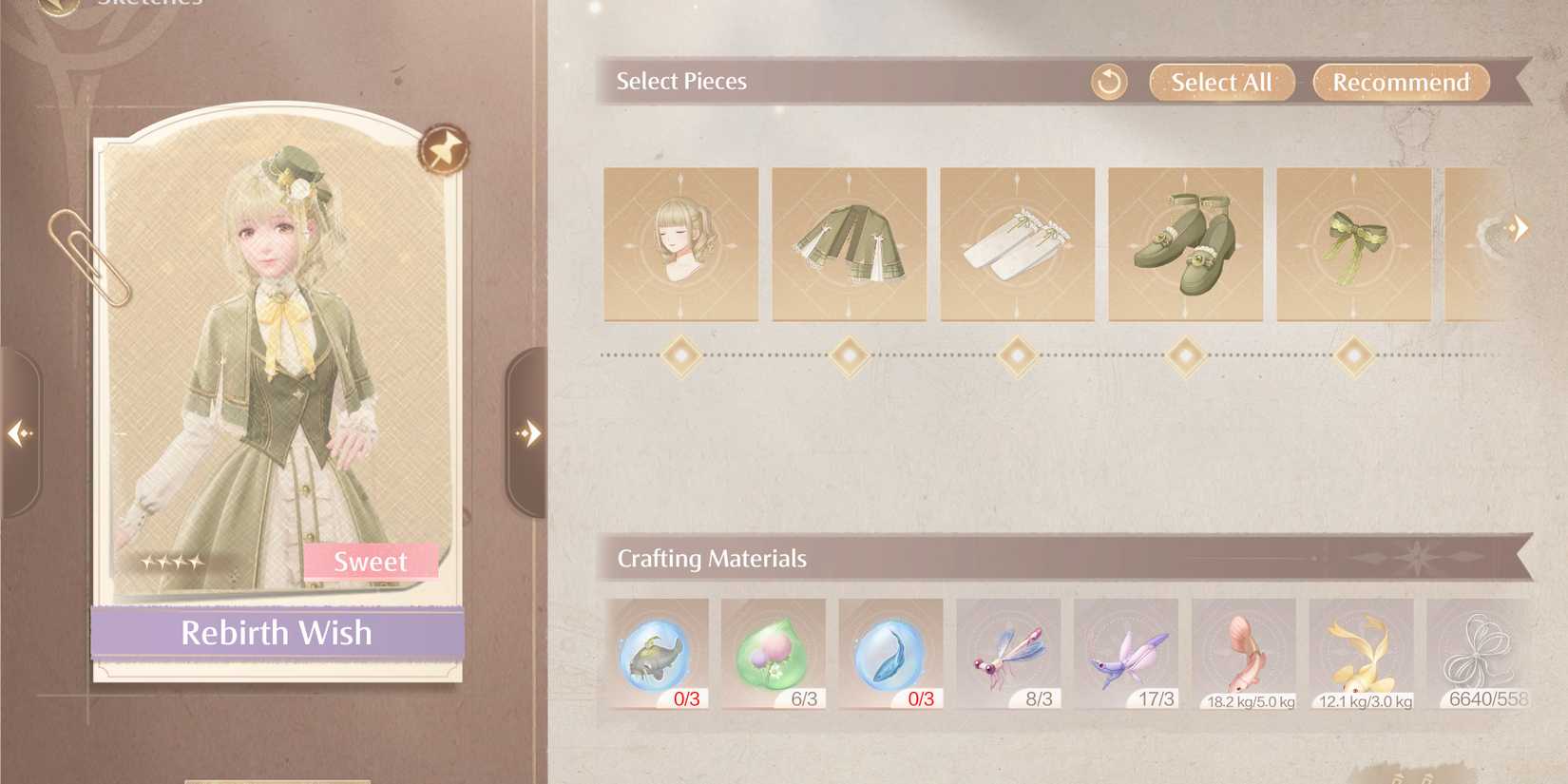Select the green bow accessory piece
Screen dimensions: 1568x784
pyautogui.click(x=1353, y=243)
